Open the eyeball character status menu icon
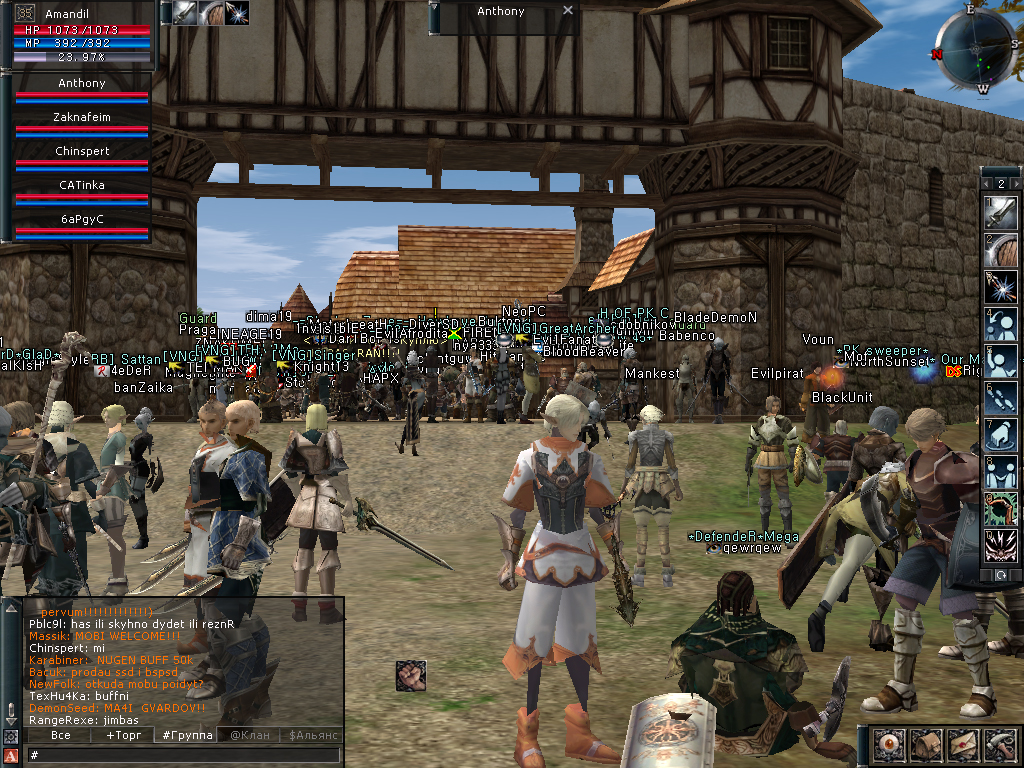Viewport: 1024px width, 768px height. click(x=888, y=745)
